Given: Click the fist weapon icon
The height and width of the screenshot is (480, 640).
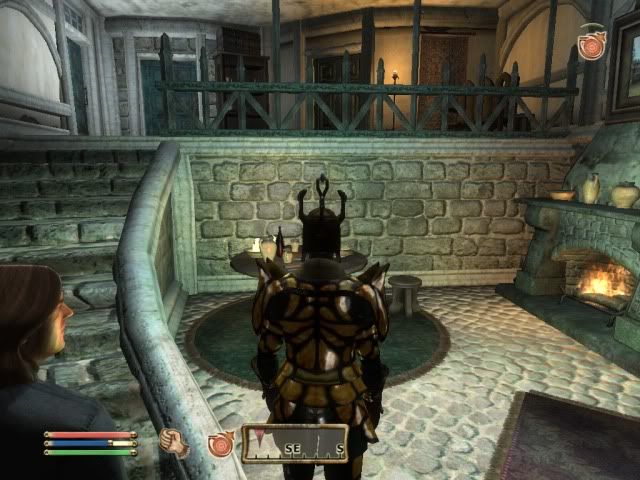Looking at the screenshot, I should [x=175, y=443].
